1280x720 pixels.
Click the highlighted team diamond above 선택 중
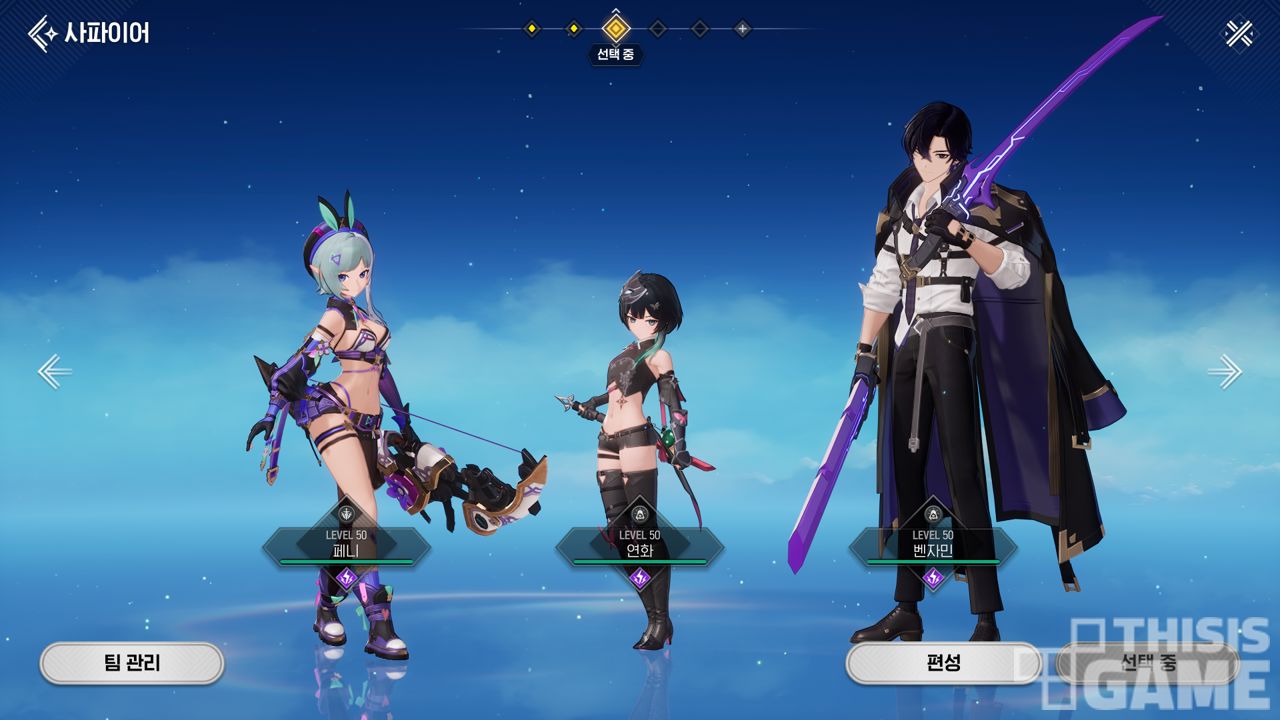[616, 29]
